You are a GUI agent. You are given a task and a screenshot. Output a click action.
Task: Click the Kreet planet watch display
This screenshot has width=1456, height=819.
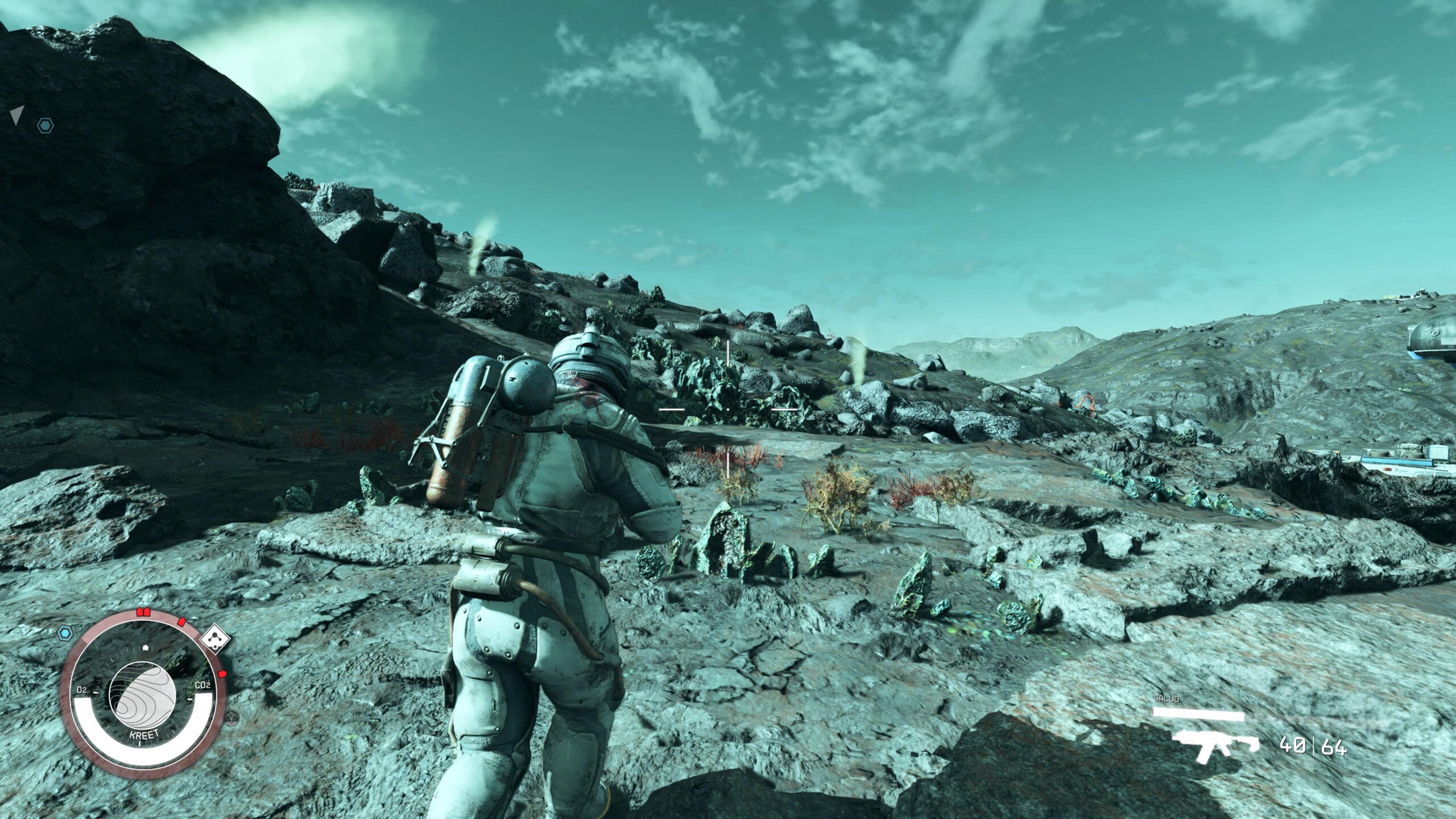coord(142,706)
